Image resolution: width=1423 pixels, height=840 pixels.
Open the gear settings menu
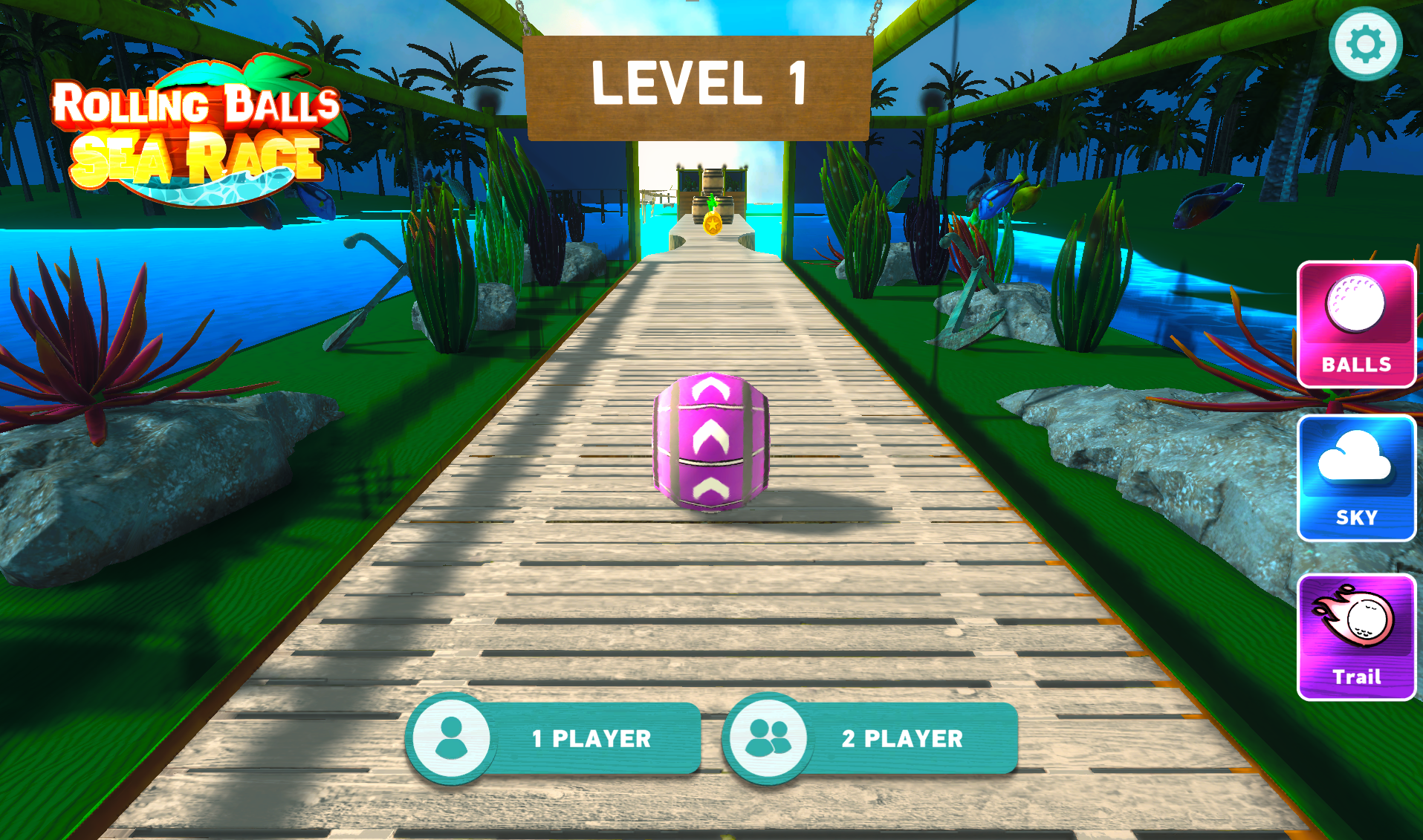click(1365, 45)
